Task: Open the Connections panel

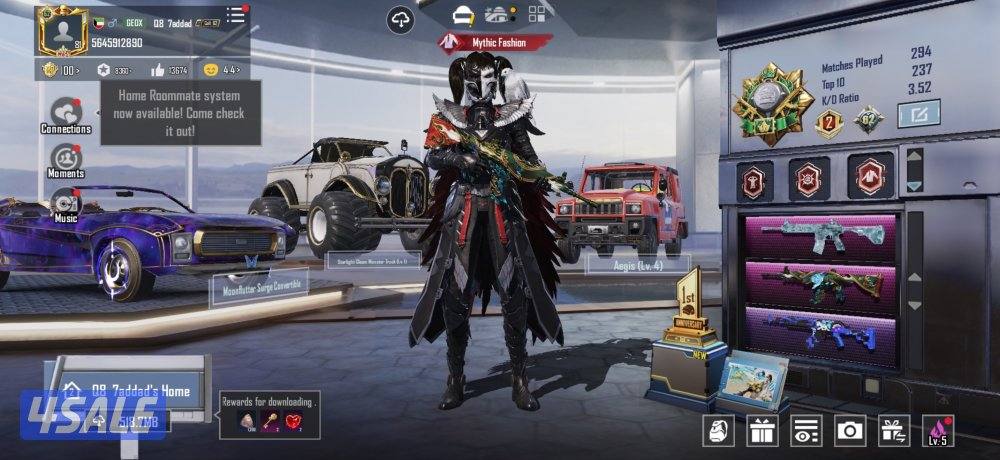Action: pos(66,114)
